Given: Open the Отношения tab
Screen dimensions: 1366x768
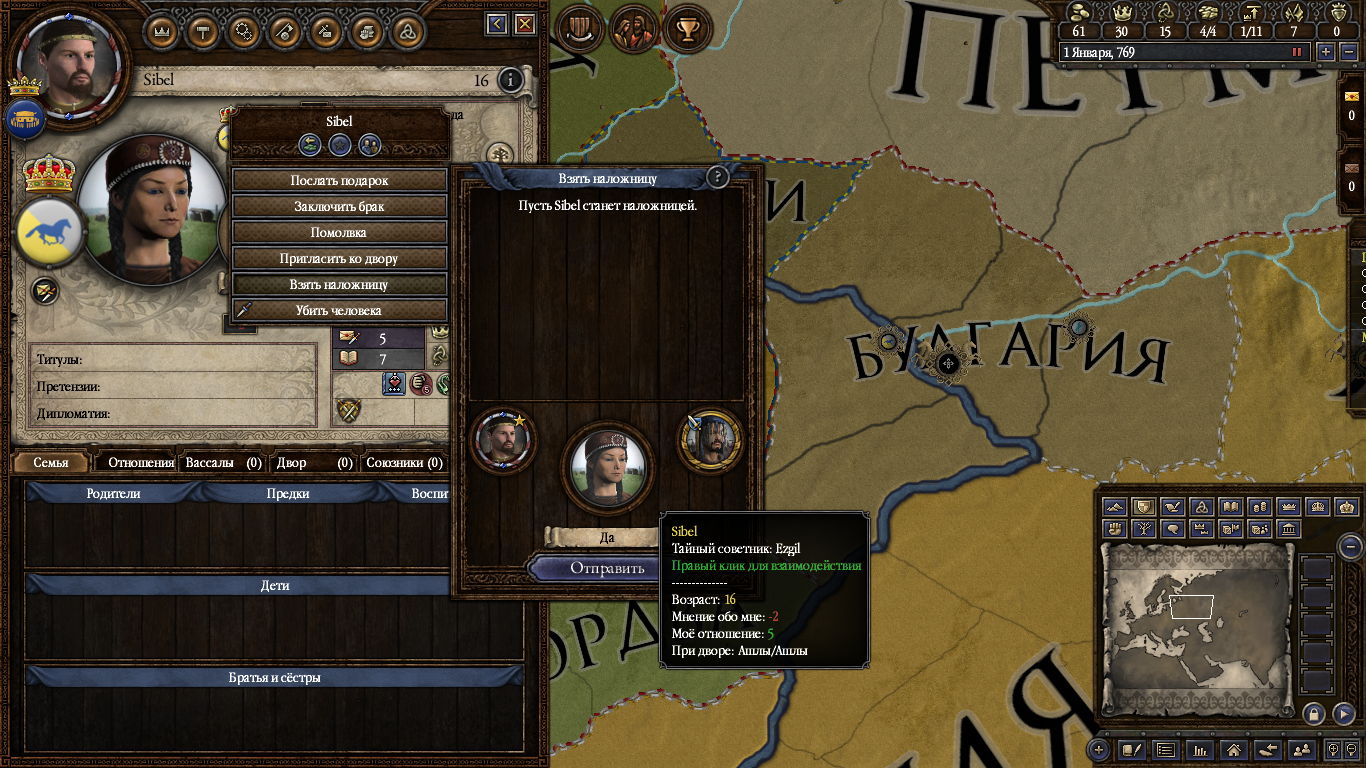Looking at the screenshot, I should tap(140, 463).
